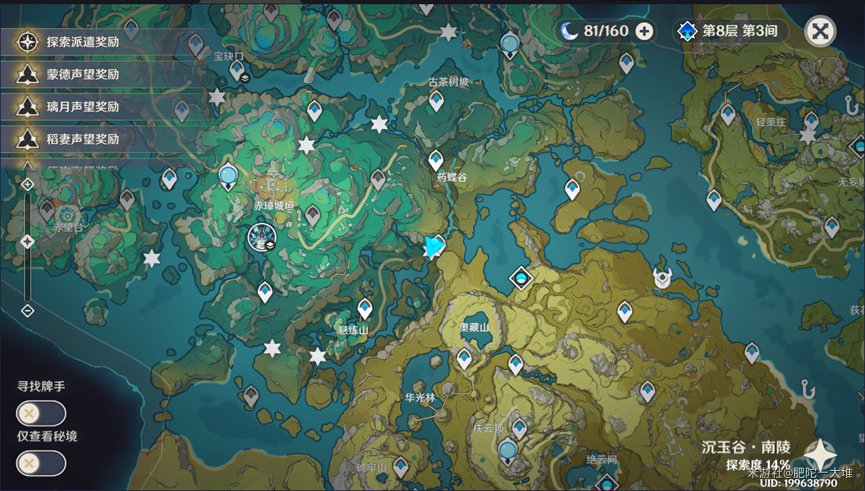Toggle the 寻找牌手 switch
865x491 pixels.
(x=41, y=413)
